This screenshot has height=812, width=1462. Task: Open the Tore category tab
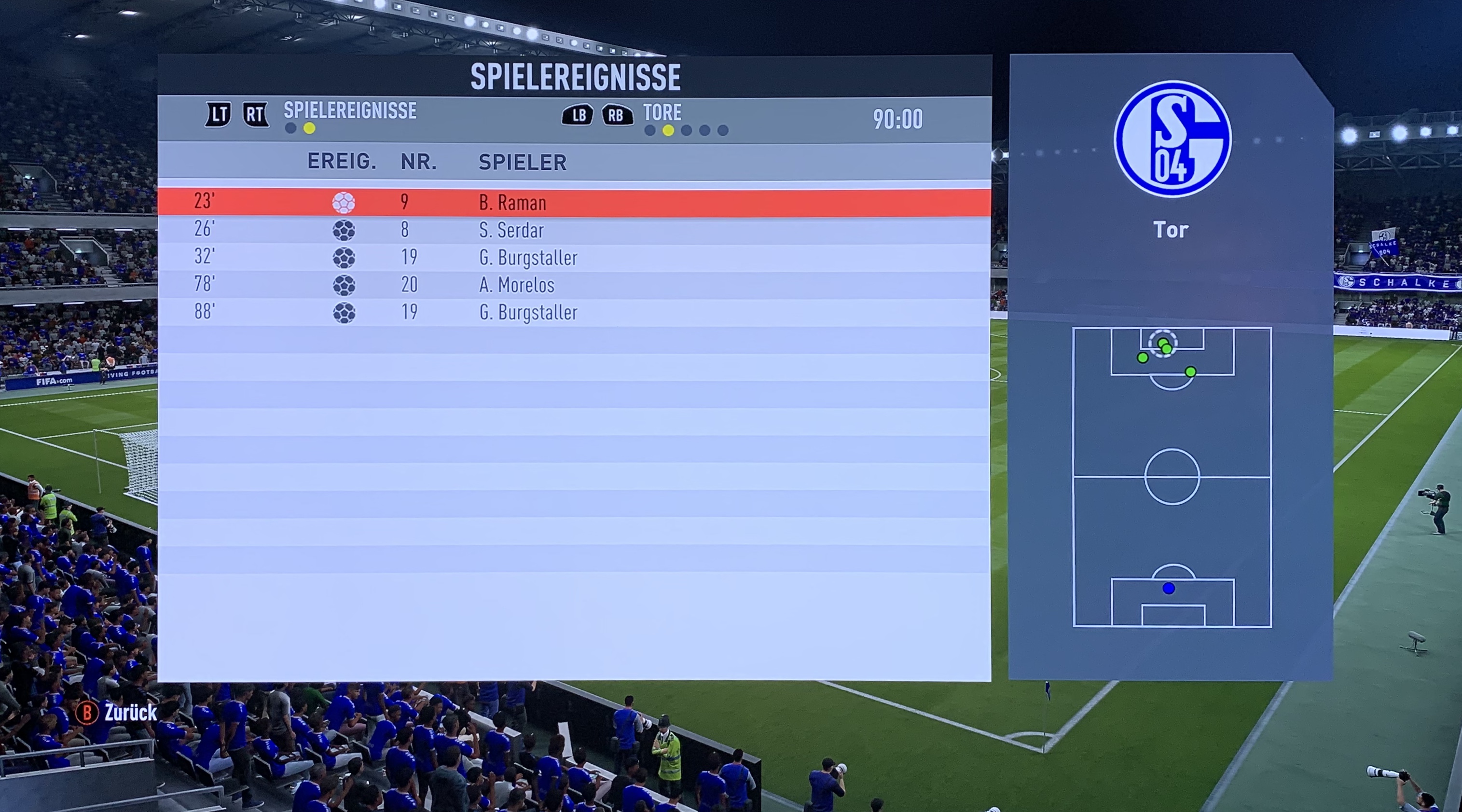[662, 112]
